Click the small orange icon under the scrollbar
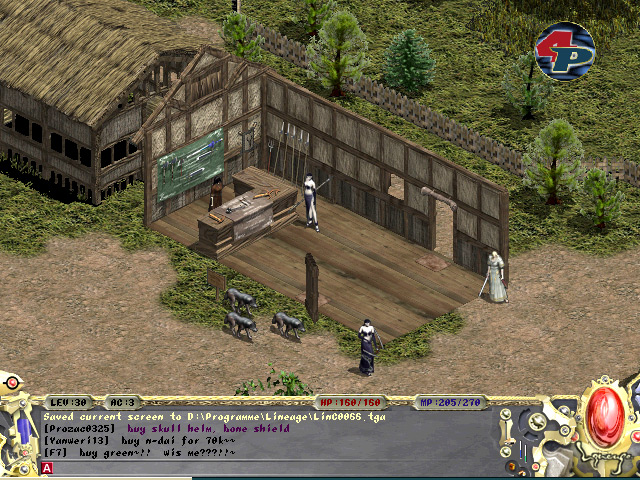This screenshot has height=480, width=640. coord(509,466)
